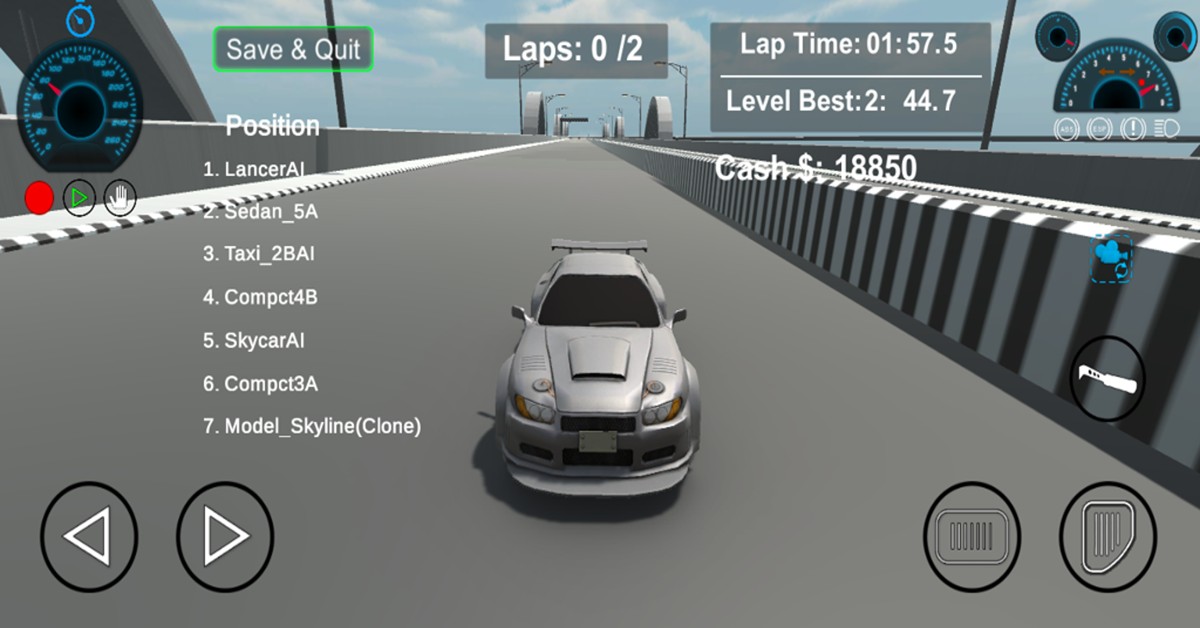This screenshot has width=1200, height=628.
Task: Steer left with the left arrow button
Action: (88, 537)
